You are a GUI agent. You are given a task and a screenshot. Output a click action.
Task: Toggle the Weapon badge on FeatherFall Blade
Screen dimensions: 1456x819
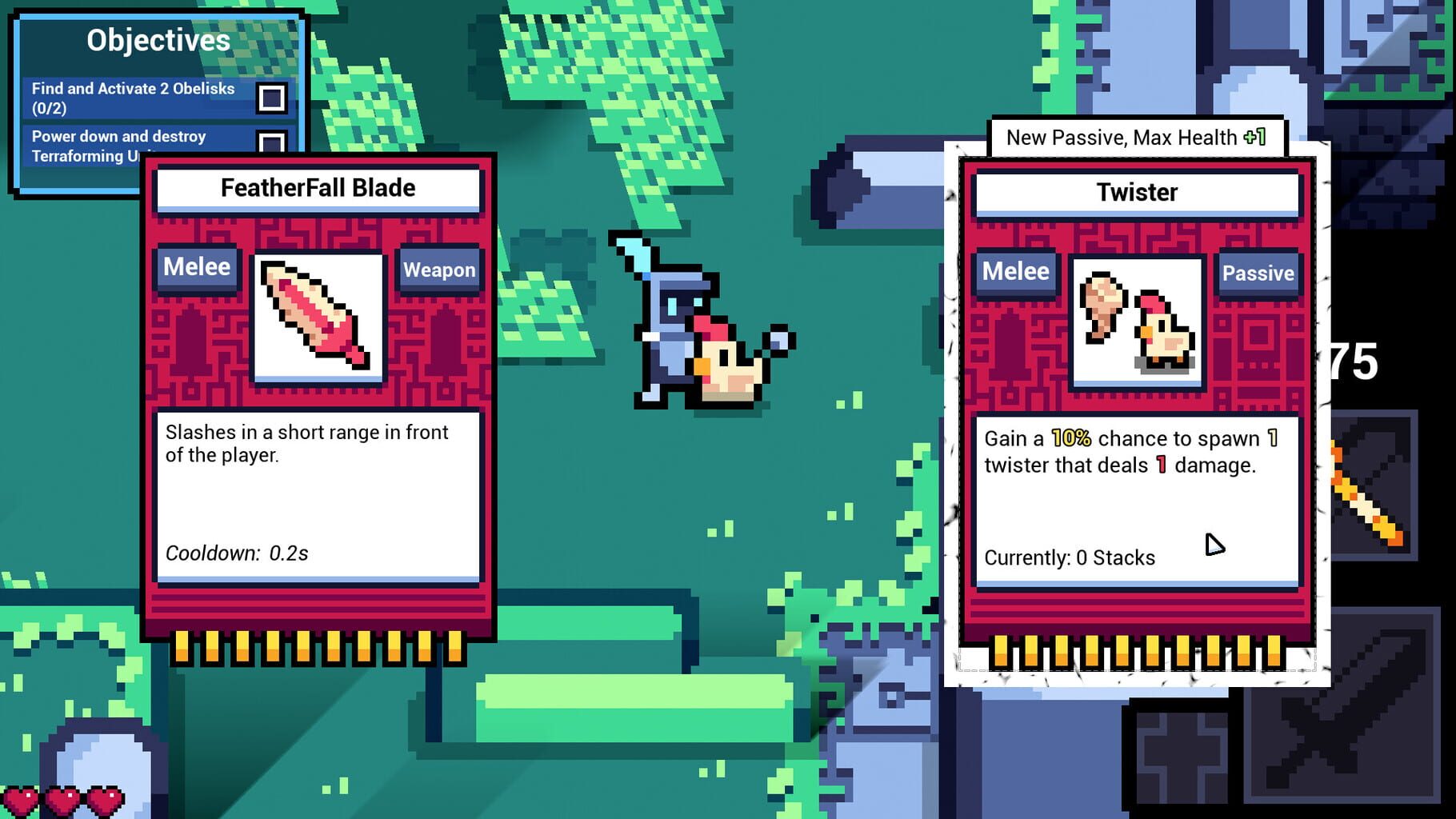tap(438, 270)
